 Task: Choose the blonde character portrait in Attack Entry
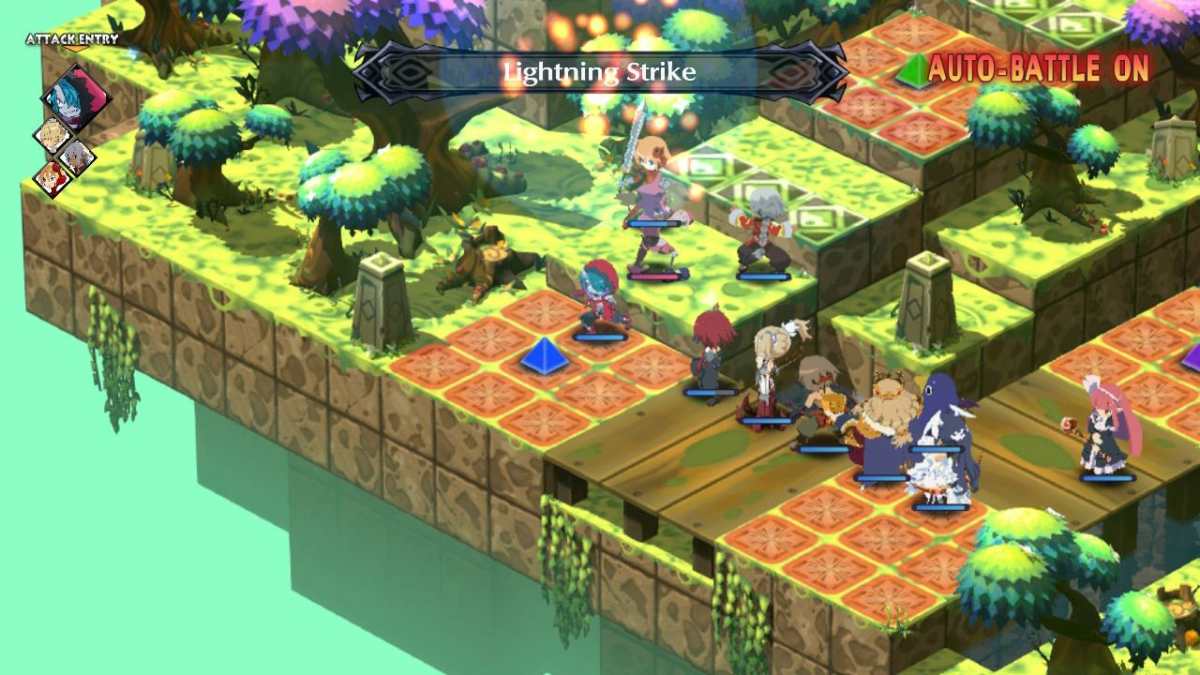(x=52, y=135)
